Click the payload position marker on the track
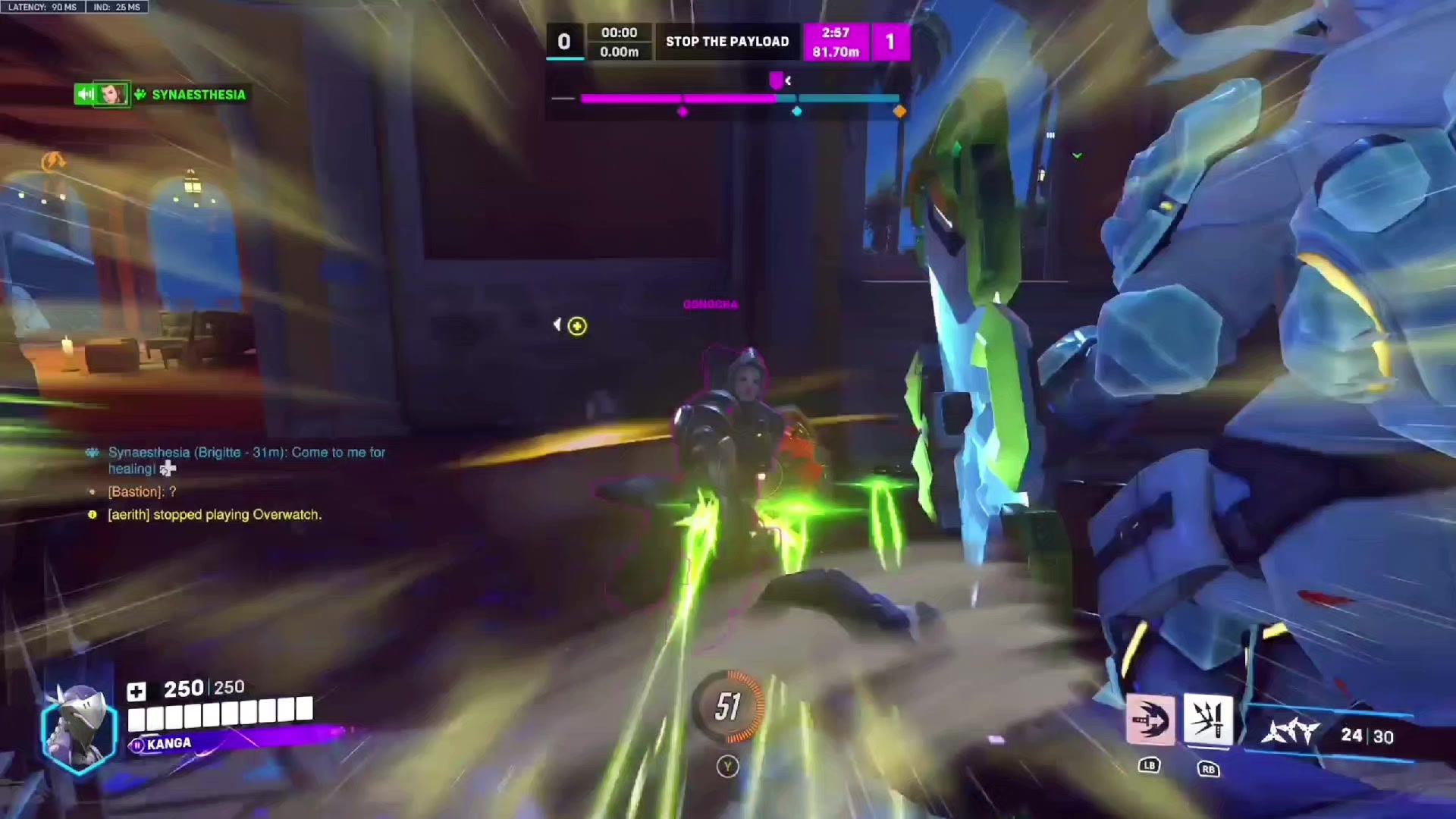This screenshot has width=1456, height=819. 776,80
